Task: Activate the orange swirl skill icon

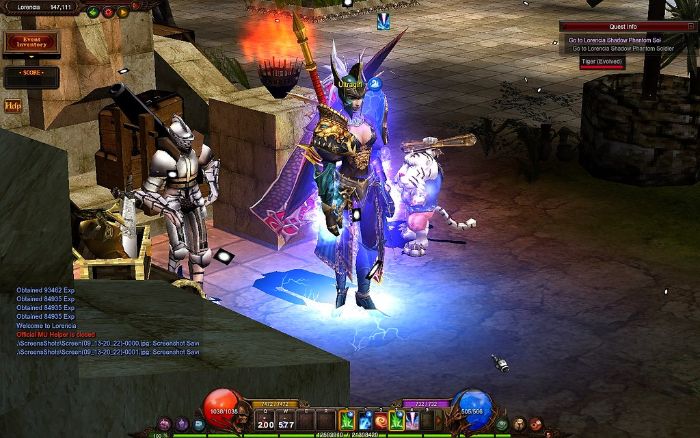Action: point(381,420)
